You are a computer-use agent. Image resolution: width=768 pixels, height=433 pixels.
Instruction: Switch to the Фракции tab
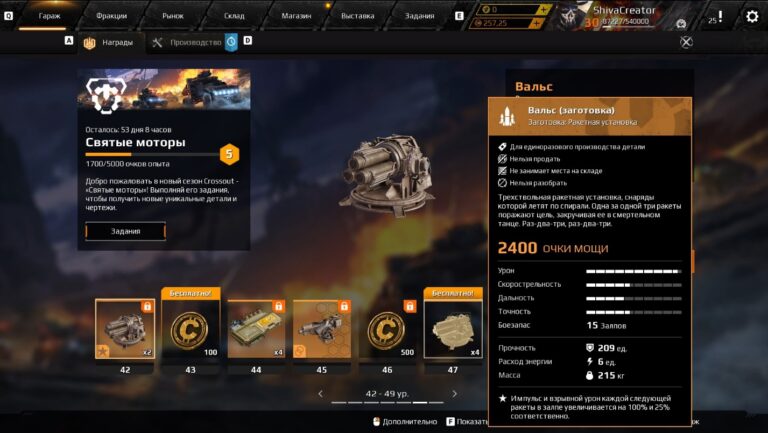tap(112, 16)
